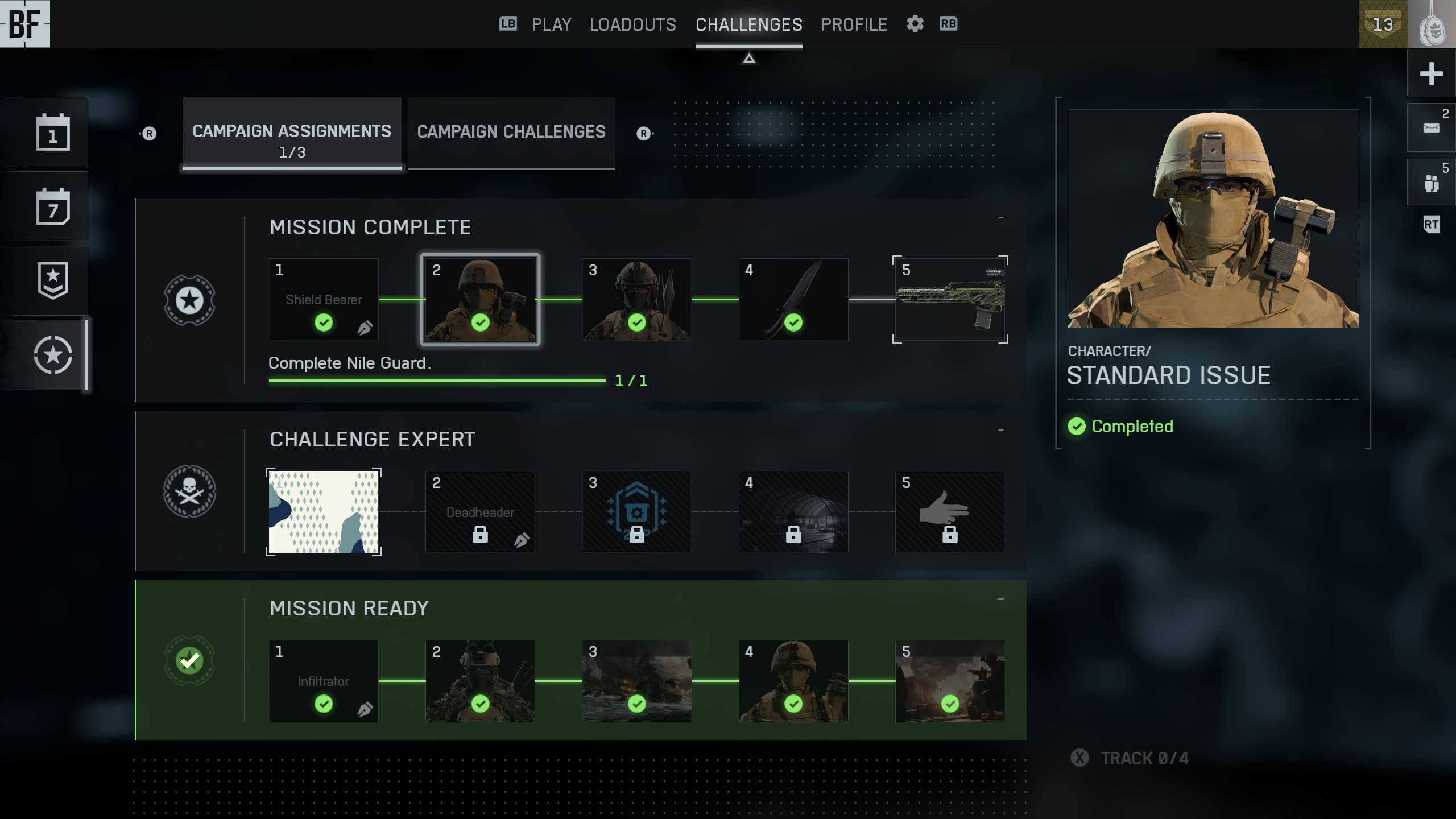
Task: Collapse the Challenge Expert section
Action: 1000,430
